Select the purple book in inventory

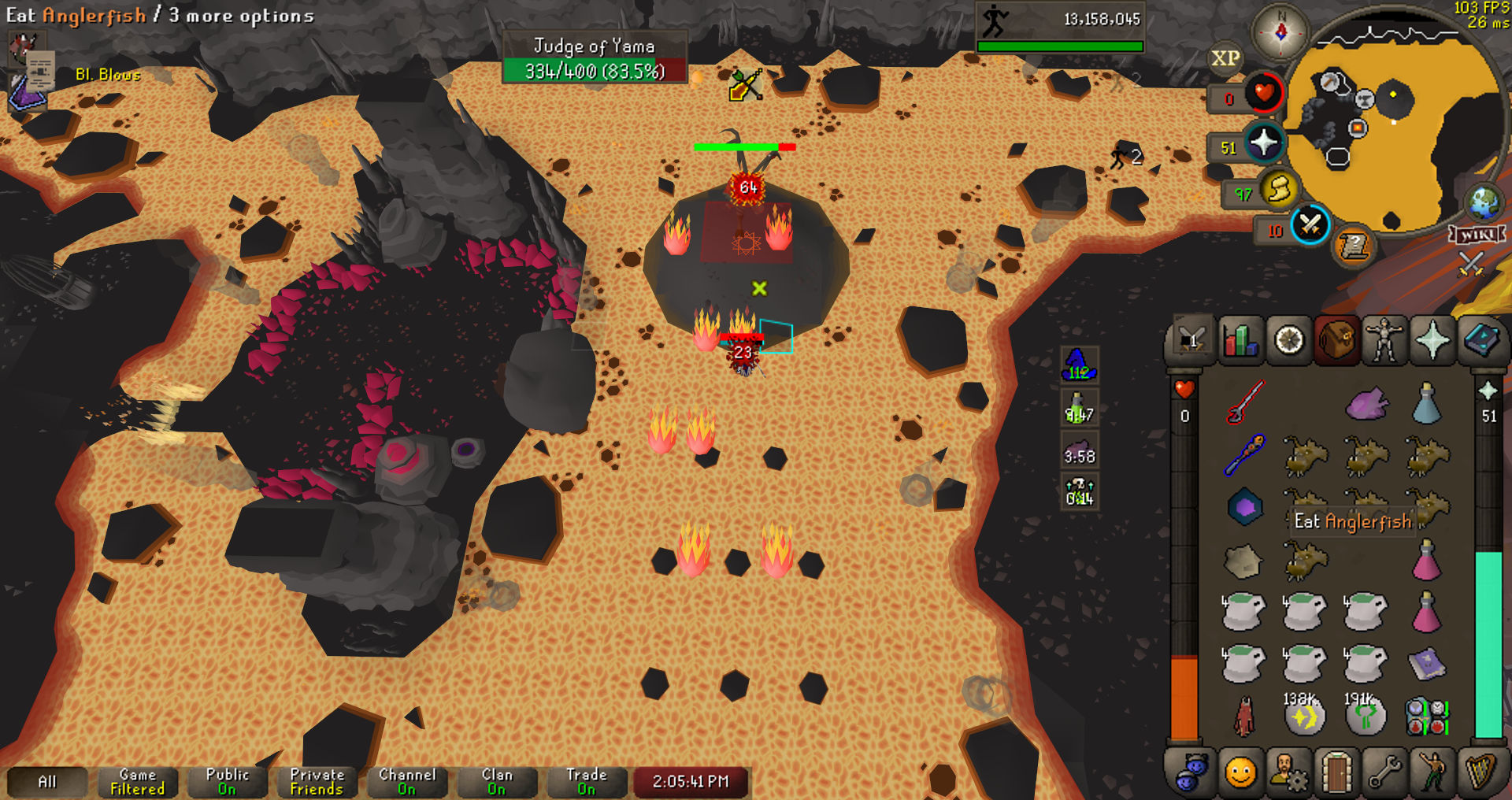tap(1426, 664)
